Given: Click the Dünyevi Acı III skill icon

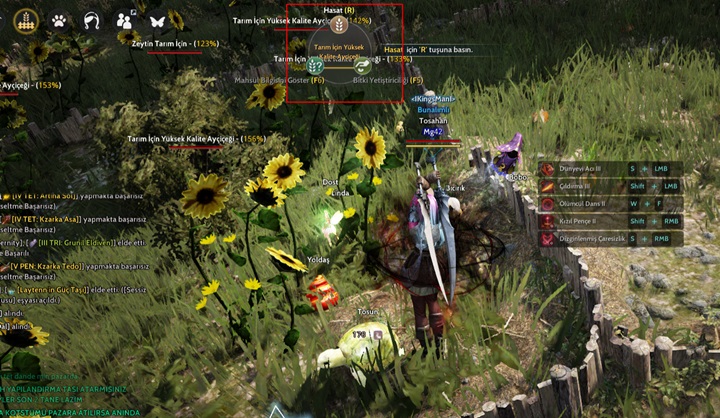Looking at the screenshot, I should [547, 169].
